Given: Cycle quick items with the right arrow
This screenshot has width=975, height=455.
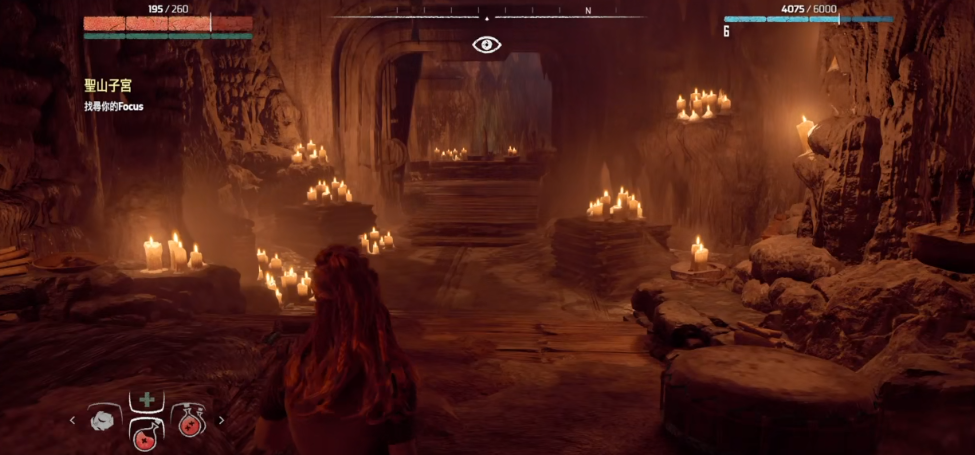Looking at the screenshot, I should pos(221,421).
